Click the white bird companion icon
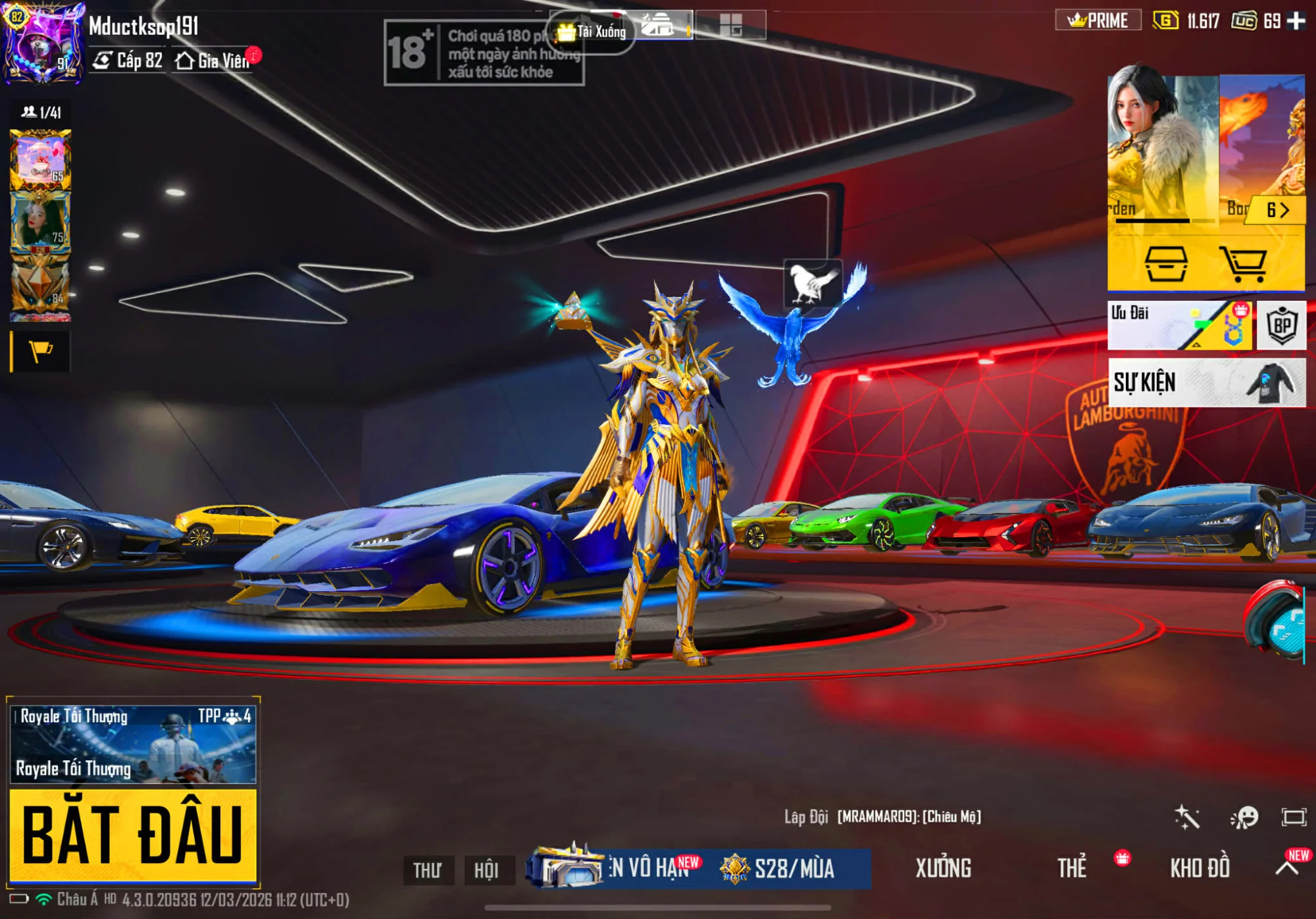Image resolution: width=1316 pixels, height=919 pixels. point(813,283)
